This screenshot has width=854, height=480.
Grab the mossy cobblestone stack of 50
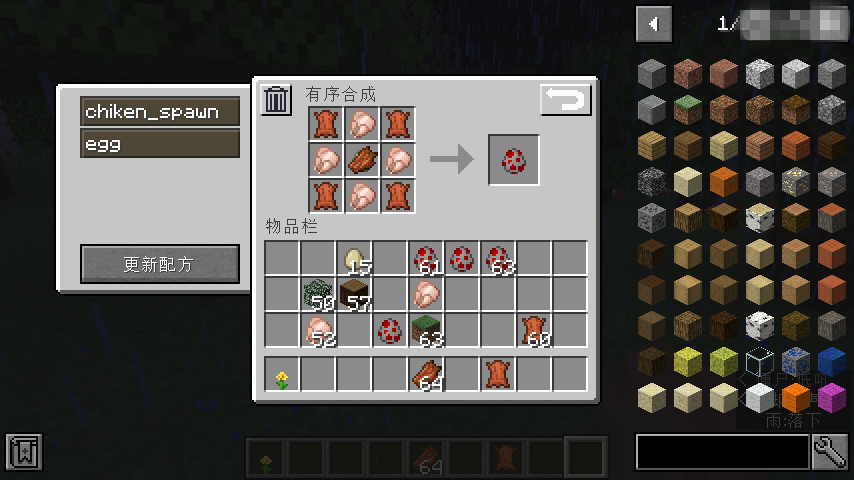tap(319, 295)
